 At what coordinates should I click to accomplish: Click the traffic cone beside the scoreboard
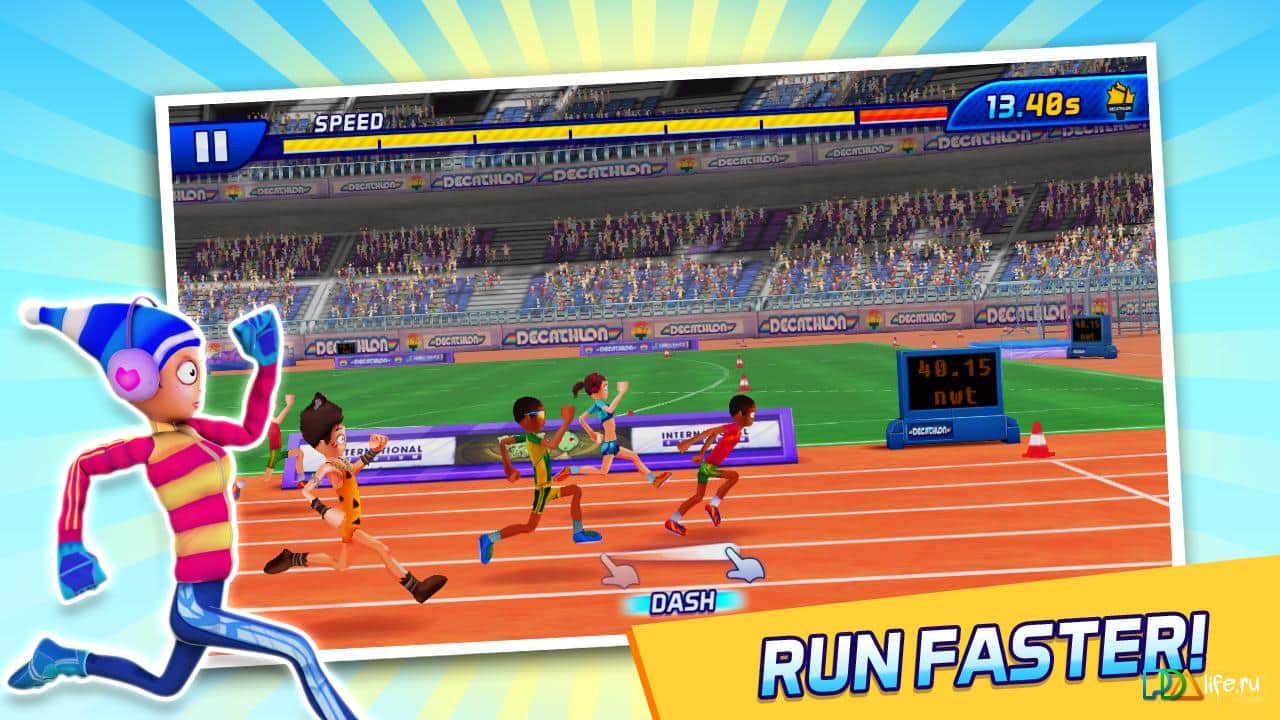1037,441
